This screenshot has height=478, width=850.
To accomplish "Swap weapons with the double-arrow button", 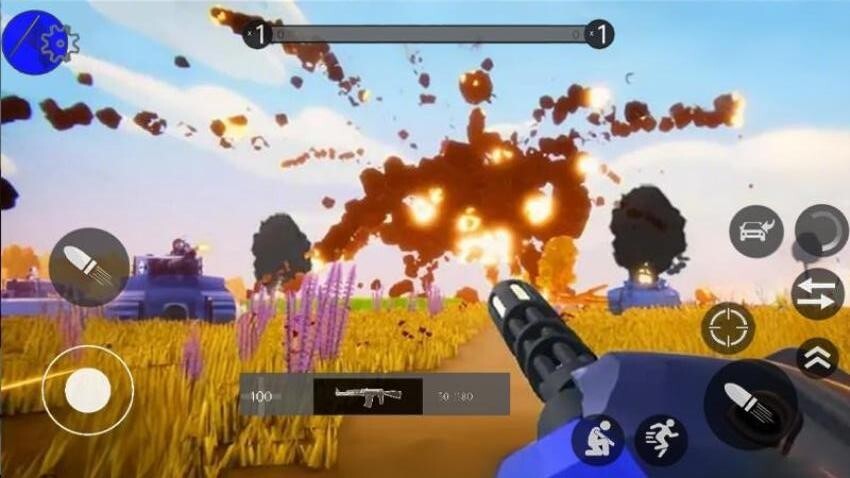I will (817, 294).
